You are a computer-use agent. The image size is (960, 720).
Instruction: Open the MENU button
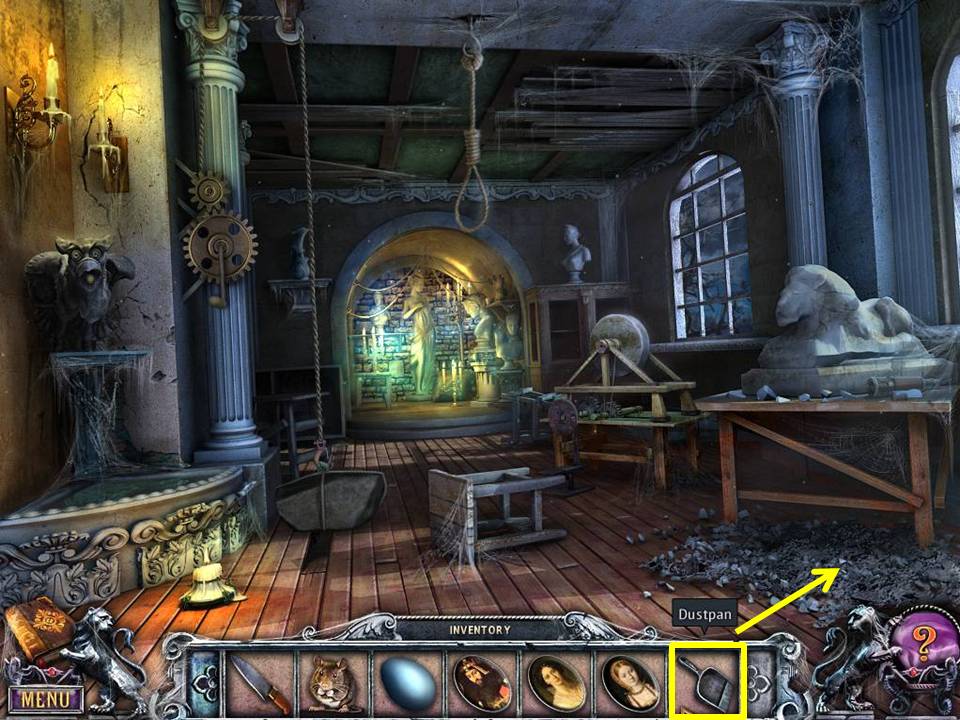tap(45, 697)
